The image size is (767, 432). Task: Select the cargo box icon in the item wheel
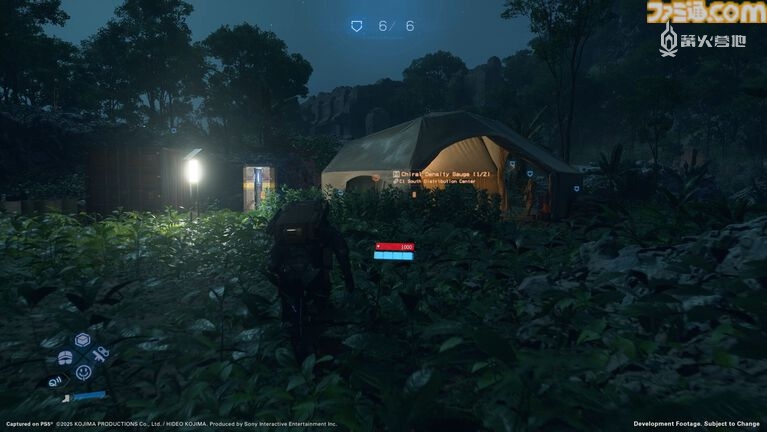[82, 341]
